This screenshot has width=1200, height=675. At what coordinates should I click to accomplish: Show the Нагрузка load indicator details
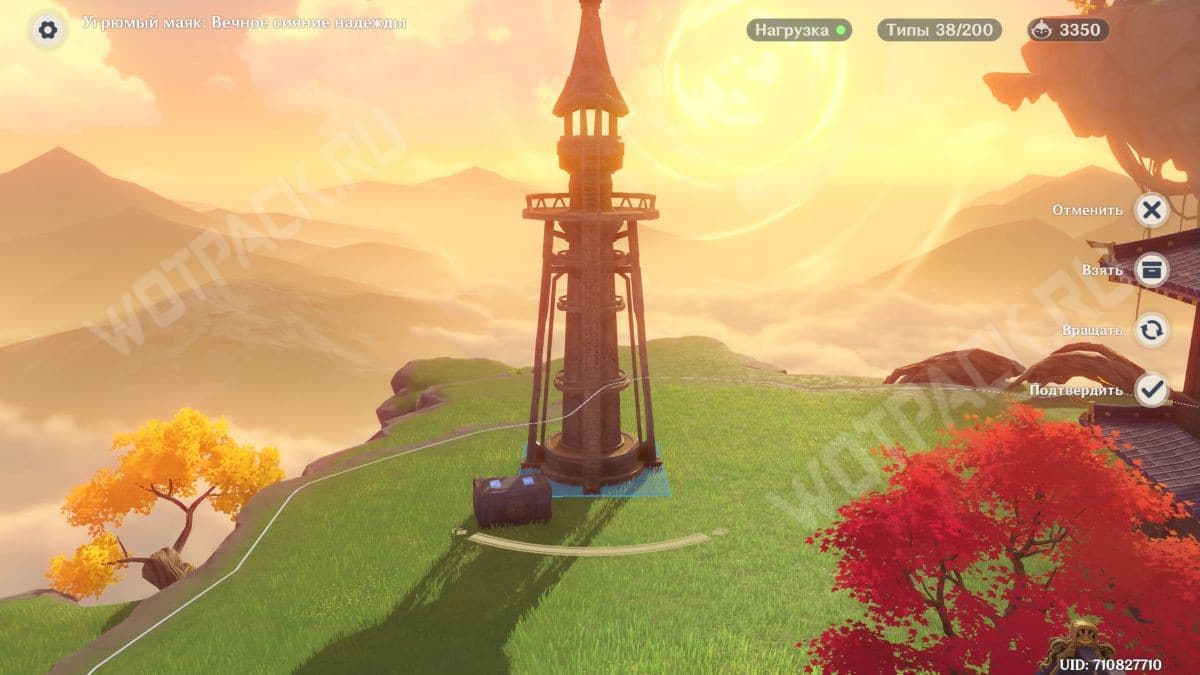tap(800, 30)
